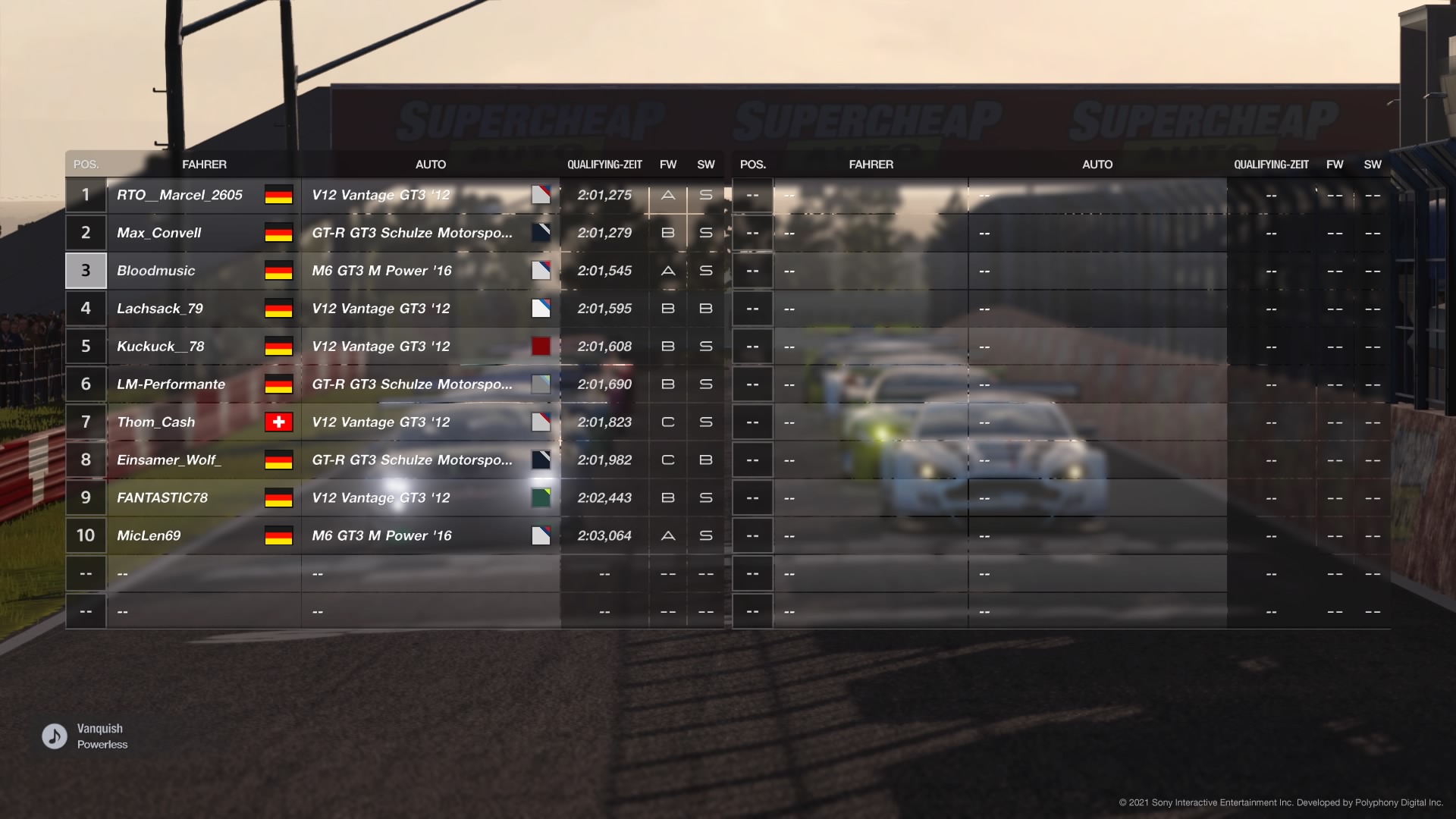The width and height of the screenshot is (1456, 819).
Task: Sort by the QUALIFYING-ZEIT column header
Action: (605, 164)
